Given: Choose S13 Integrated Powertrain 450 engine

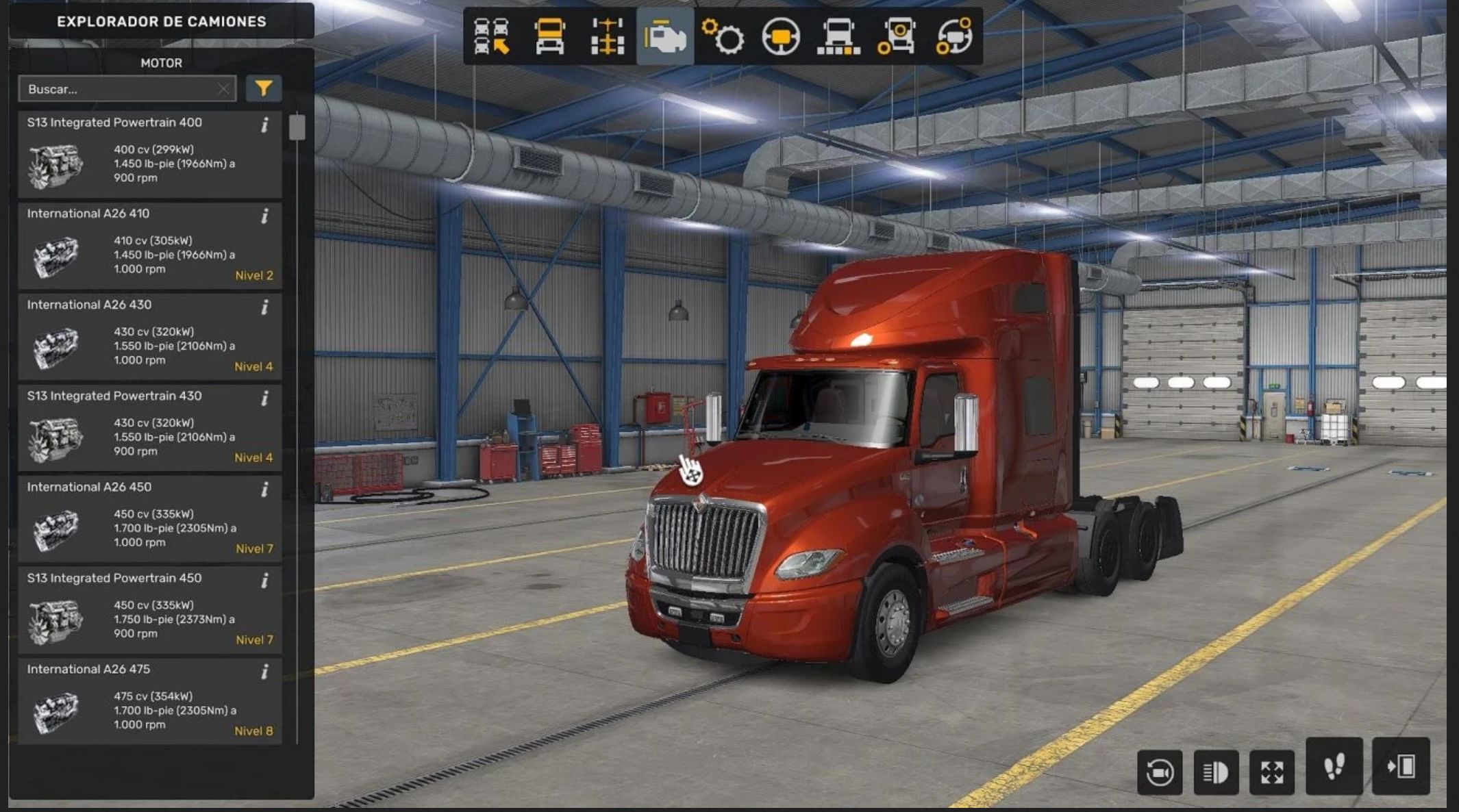Looking at the screenshot, I should [149, 611].
